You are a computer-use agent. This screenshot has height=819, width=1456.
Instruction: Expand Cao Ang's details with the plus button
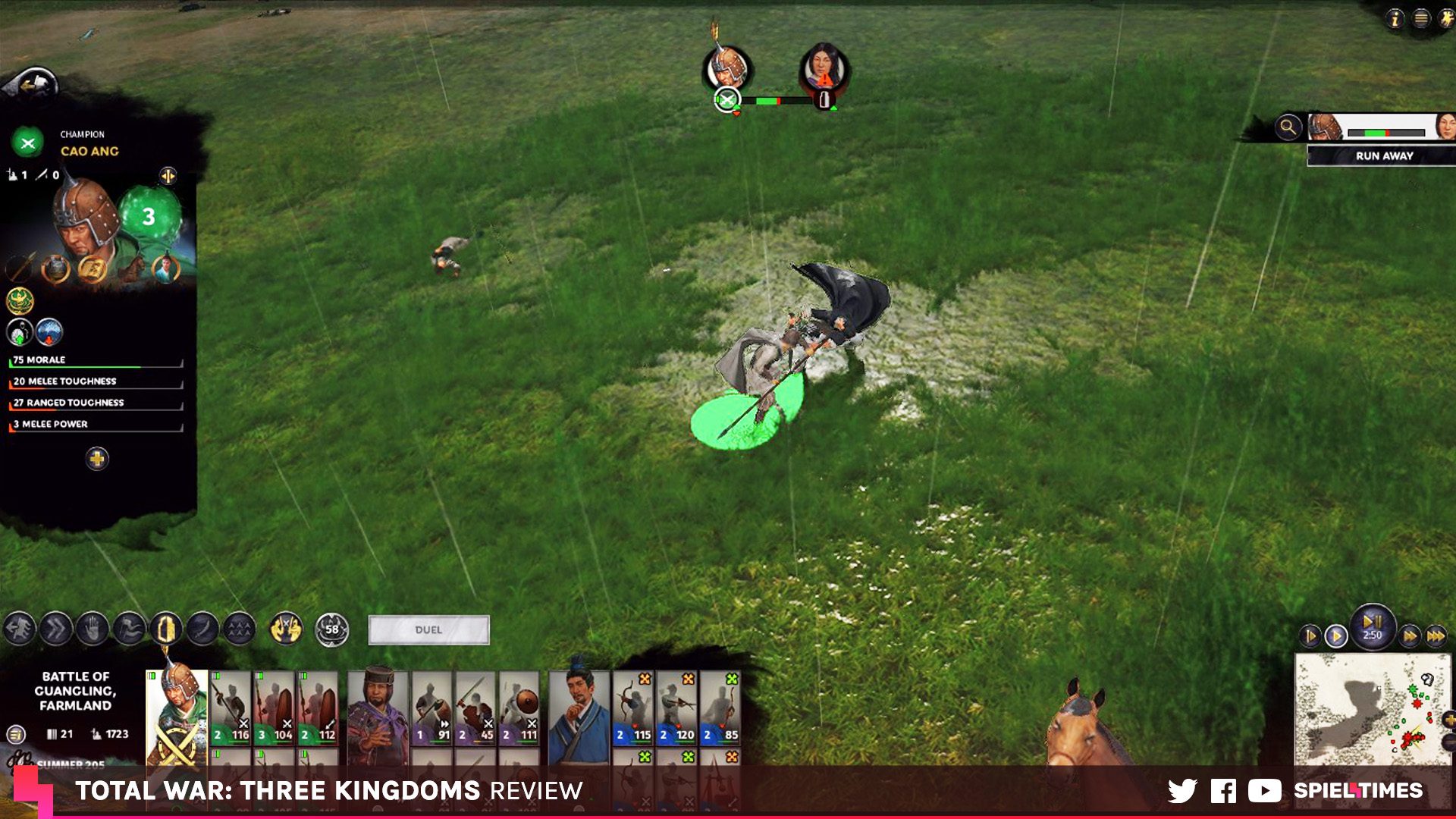tap(97, 459)
